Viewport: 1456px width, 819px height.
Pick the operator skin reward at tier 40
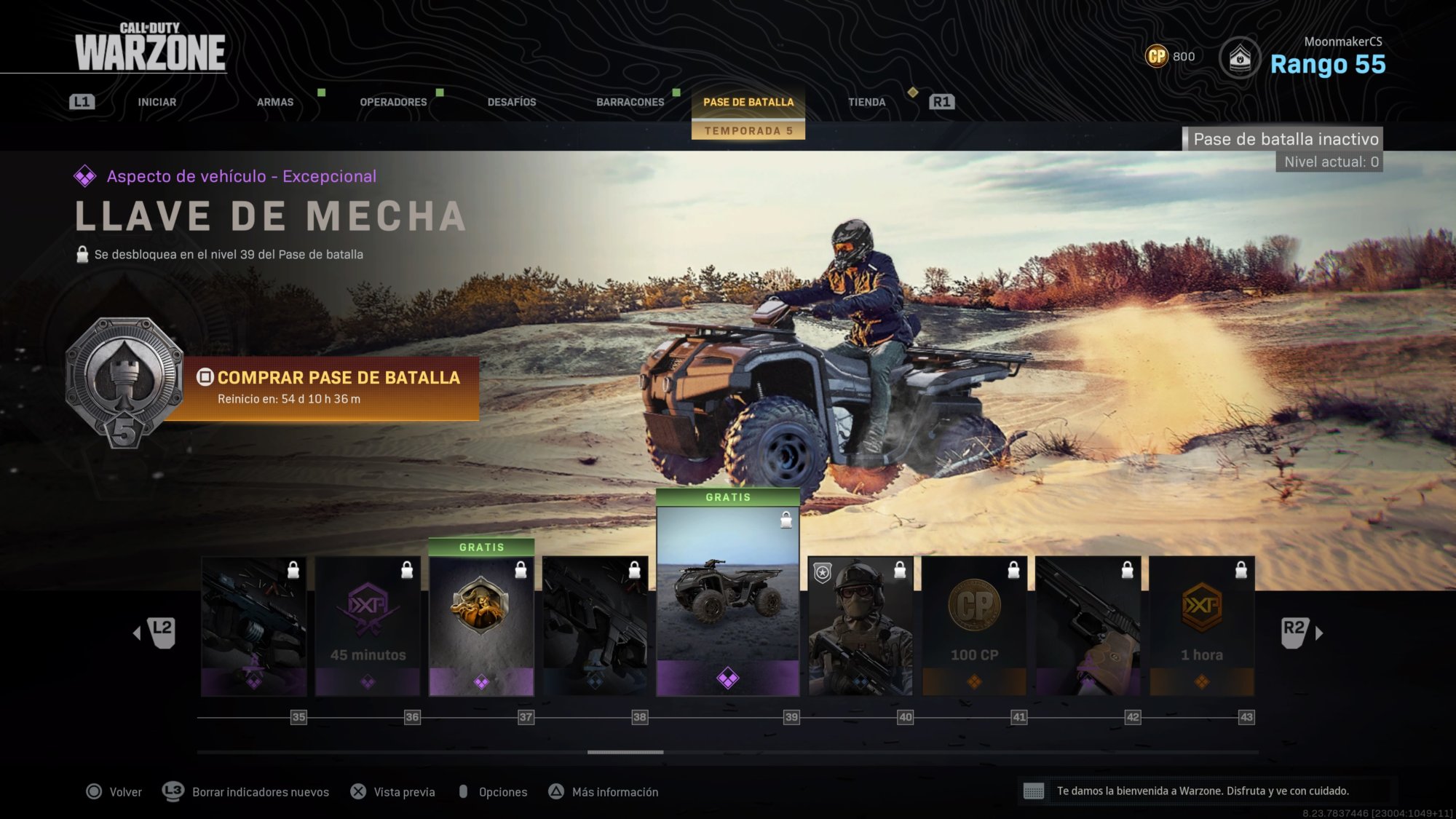[x=860, y=626]
